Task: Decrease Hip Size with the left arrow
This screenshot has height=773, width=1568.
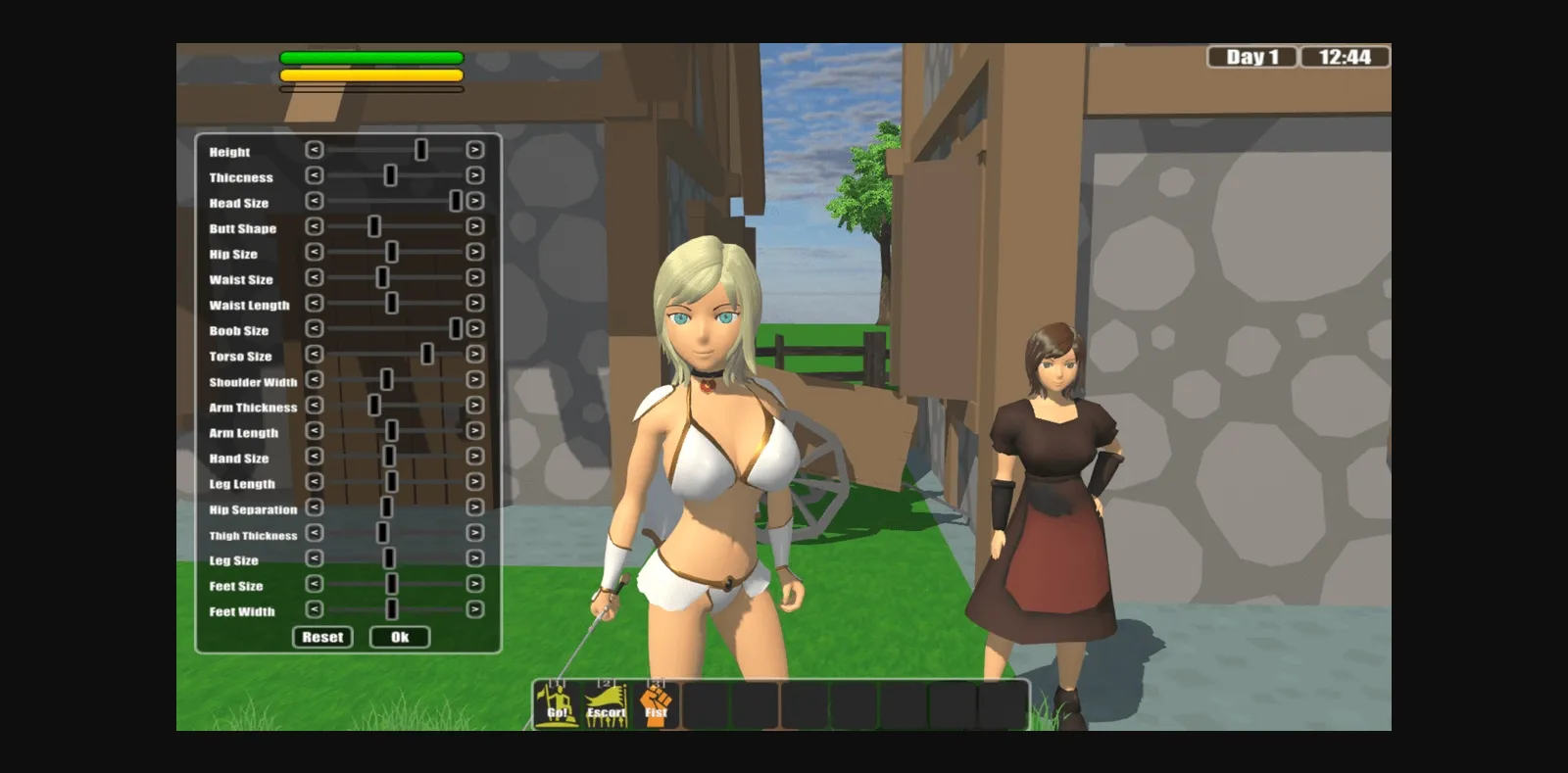Action: [314, 254]
